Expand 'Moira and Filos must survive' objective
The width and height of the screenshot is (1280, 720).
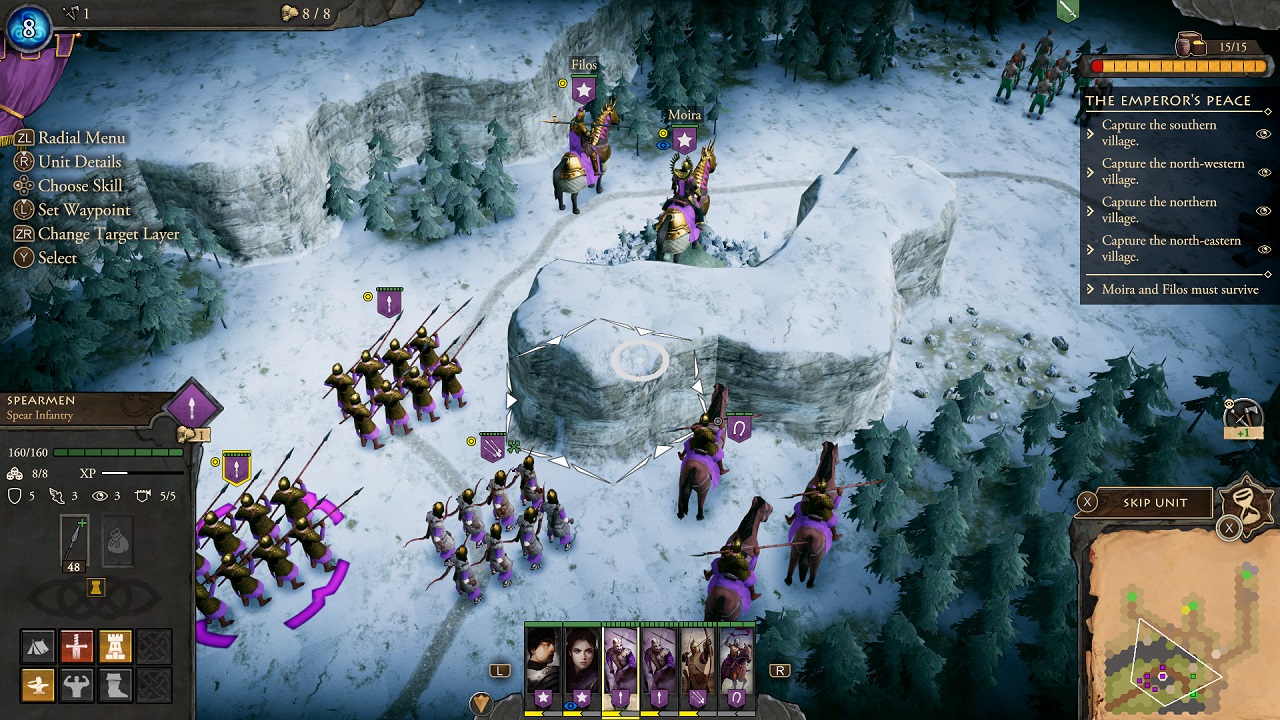pyautogui.click(x=1091, y=288)
